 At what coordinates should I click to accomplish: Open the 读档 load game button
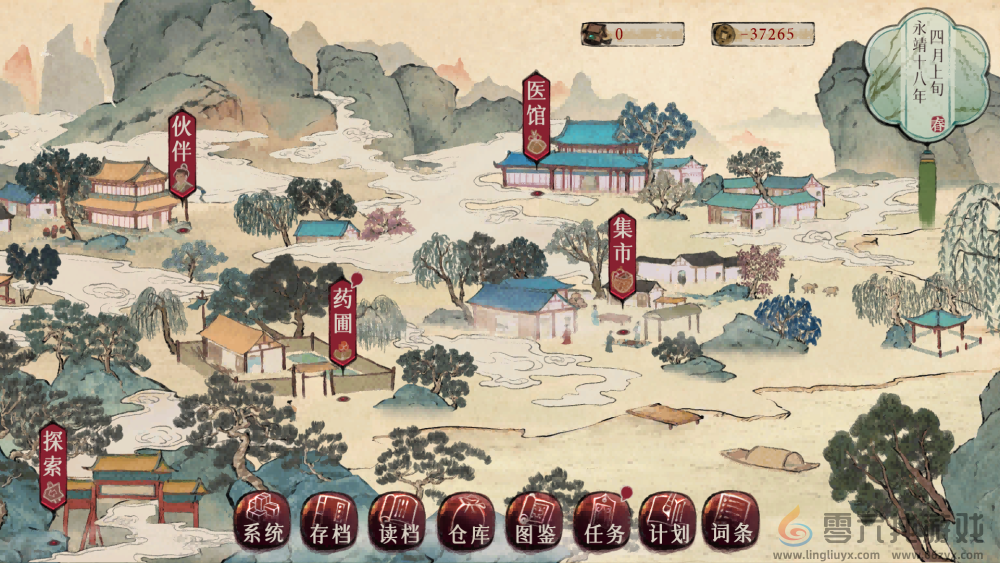398,521
